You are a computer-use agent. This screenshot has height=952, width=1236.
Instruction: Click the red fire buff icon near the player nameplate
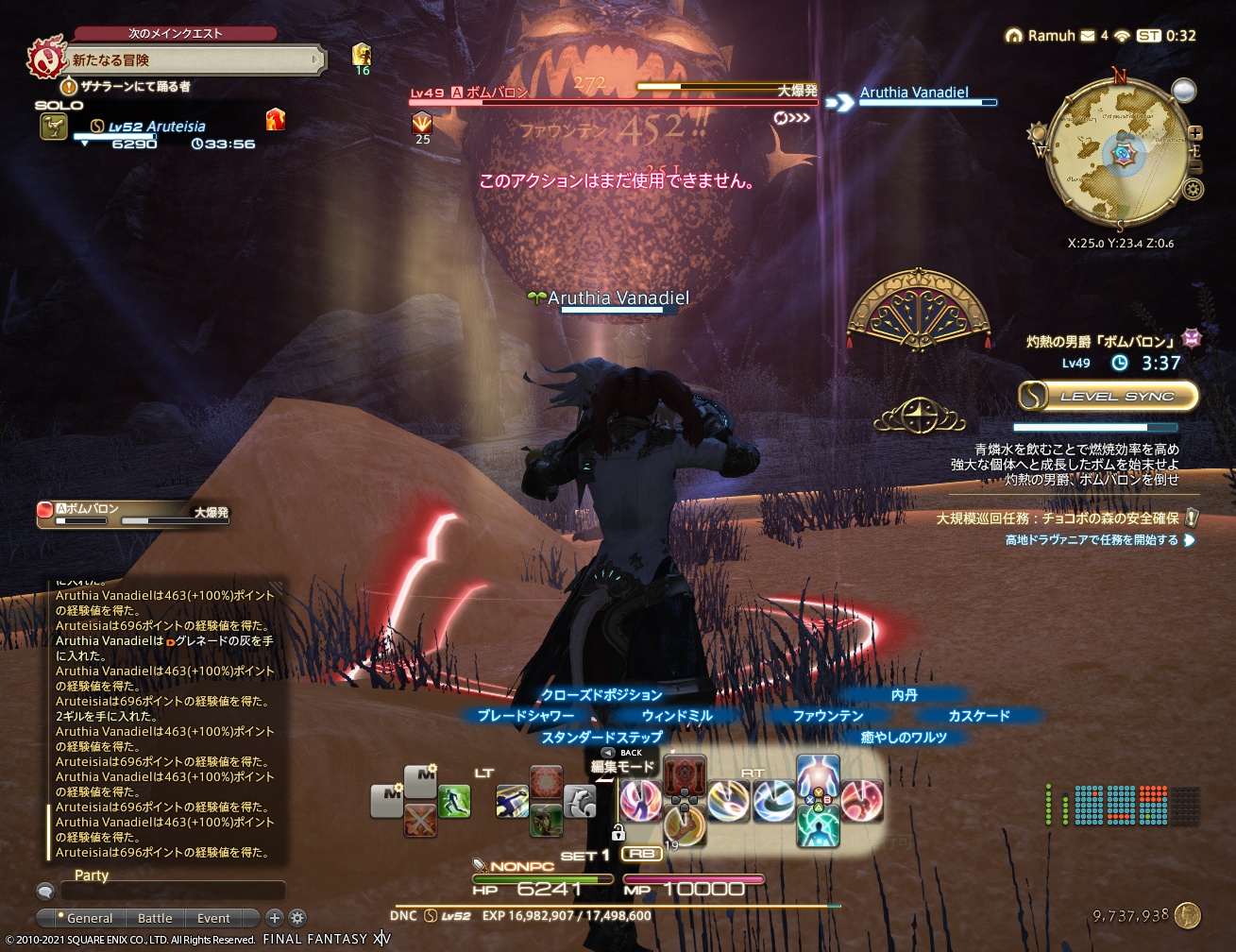pos(276,121)
